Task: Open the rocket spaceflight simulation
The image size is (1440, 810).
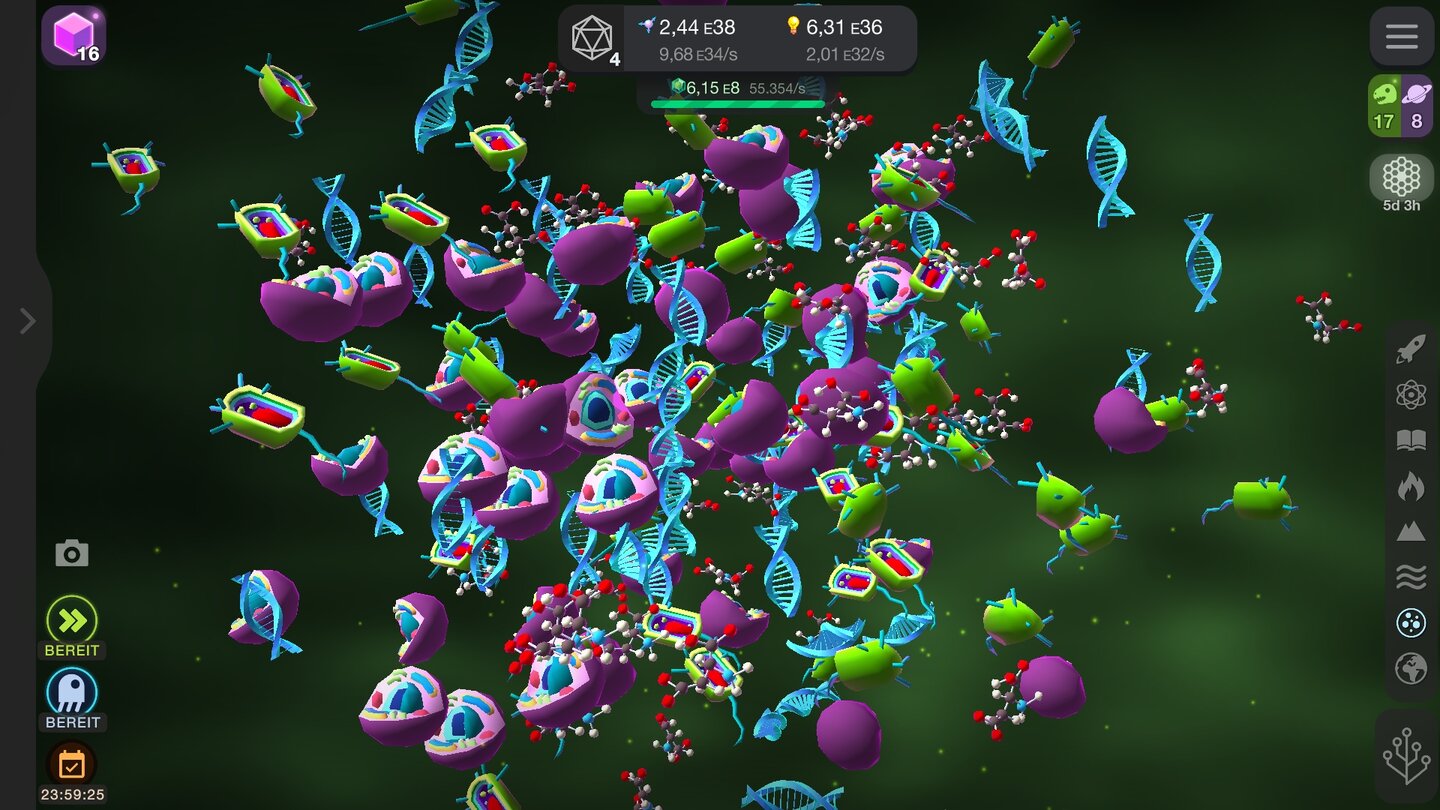Action: 1411,350
